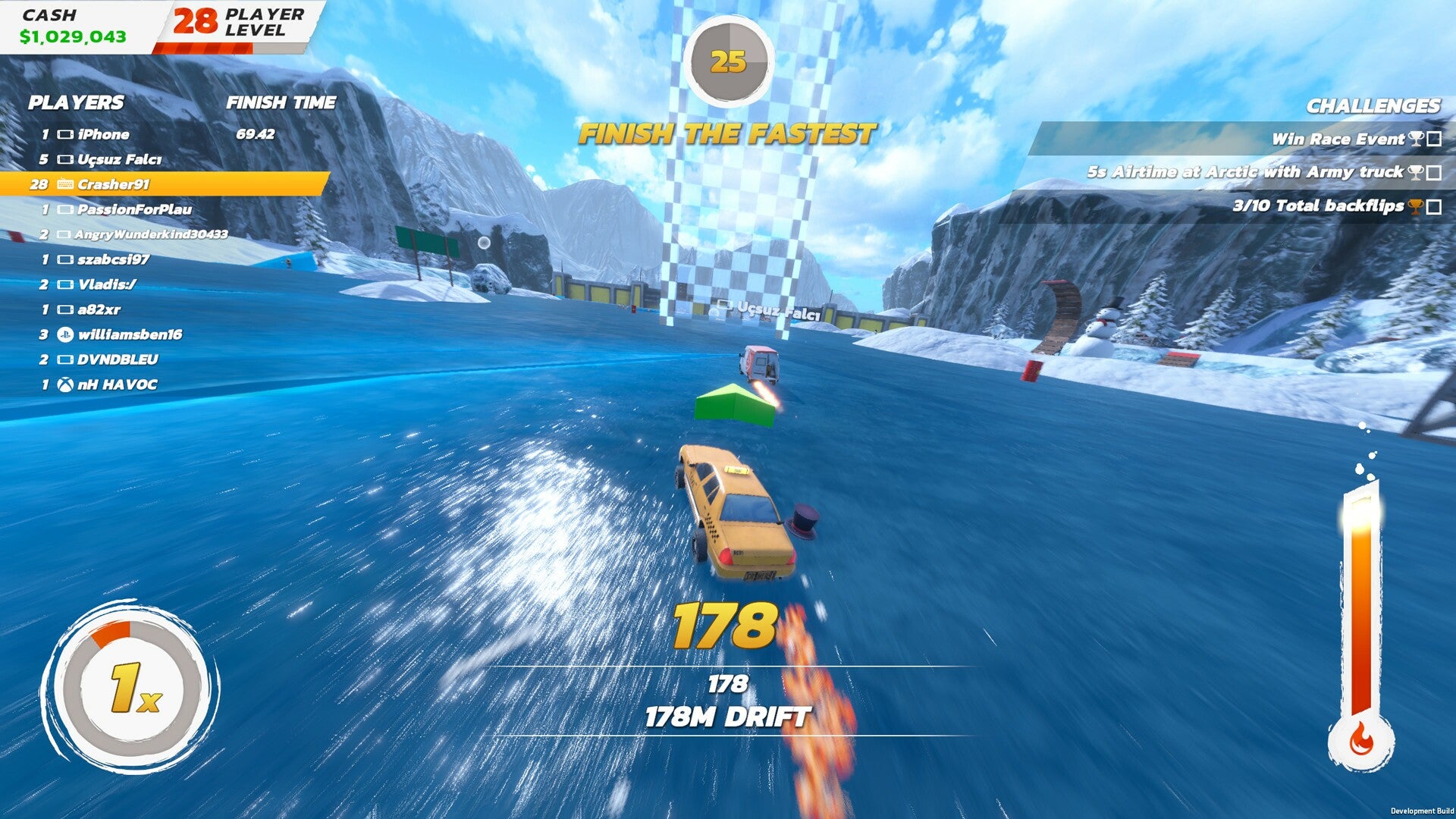Check the 5s Airtime challenge box
Viewport: 1456px width, 819px height.
click(1434, 174)
